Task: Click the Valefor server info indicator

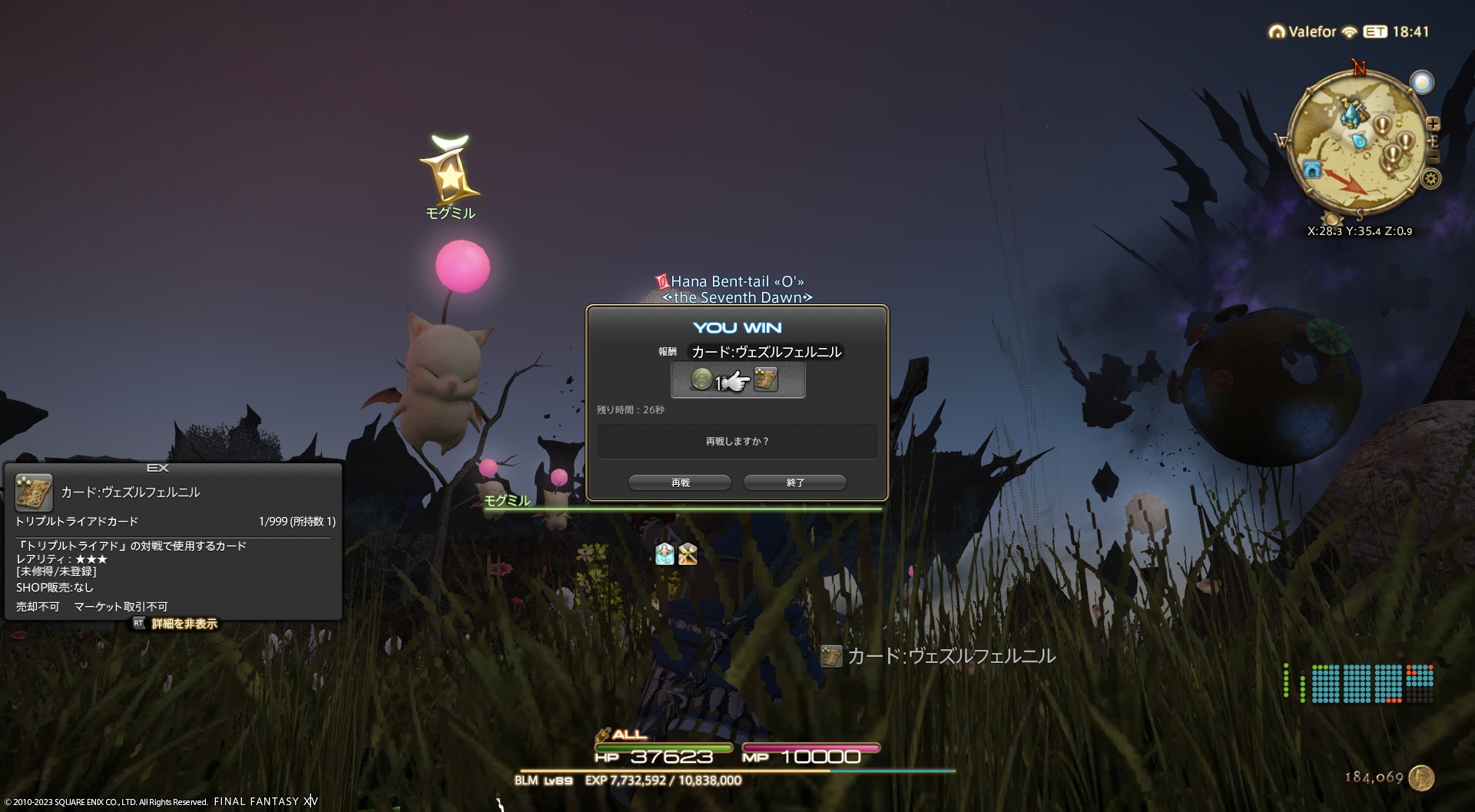Action: pyautogui.click(x=1304, y=31)
